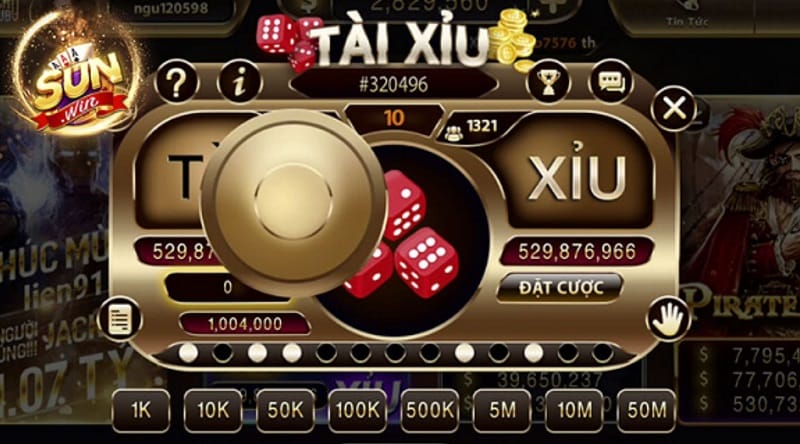Select the 50M chip

(x=646, y=410)
